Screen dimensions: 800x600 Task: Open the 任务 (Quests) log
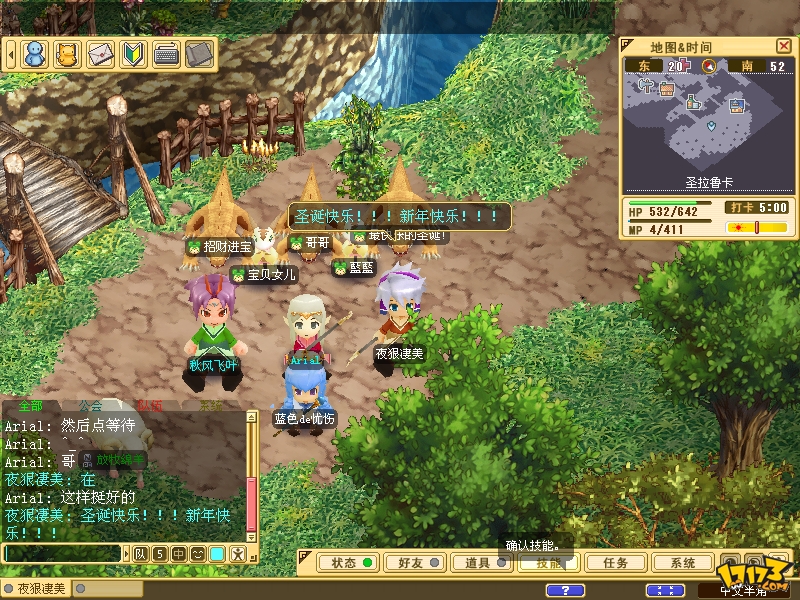pyautogui.click(x=615, y=563)
